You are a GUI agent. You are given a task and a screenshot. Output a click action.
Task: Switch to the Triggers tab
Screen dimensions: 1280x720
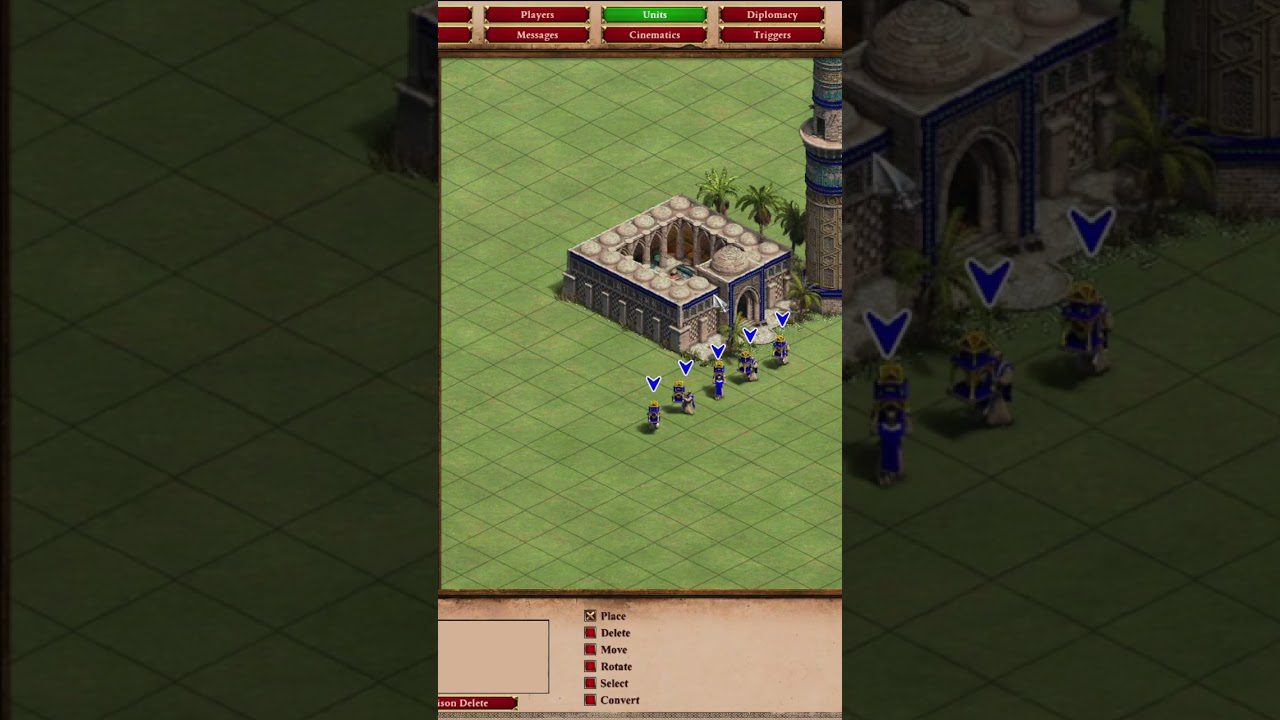click(771, 34)
